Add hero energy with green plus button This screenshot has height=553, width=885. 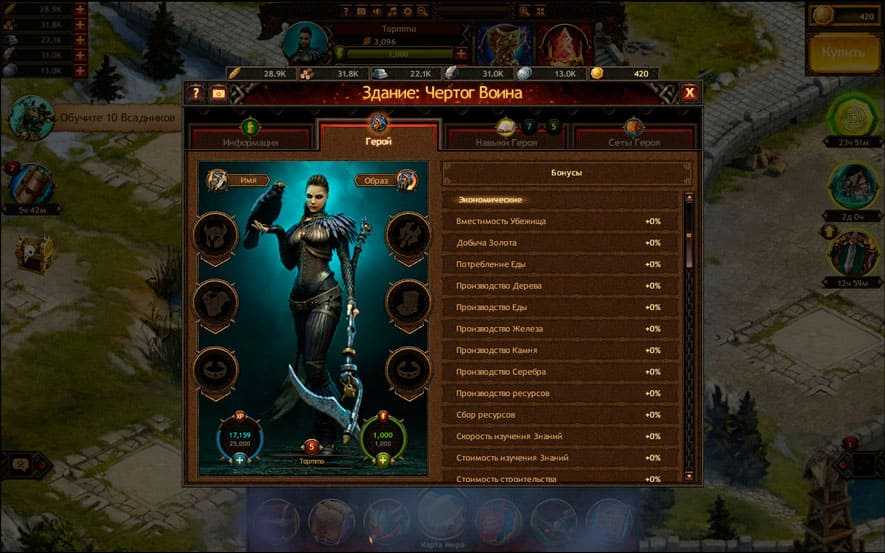coord(383,460)
